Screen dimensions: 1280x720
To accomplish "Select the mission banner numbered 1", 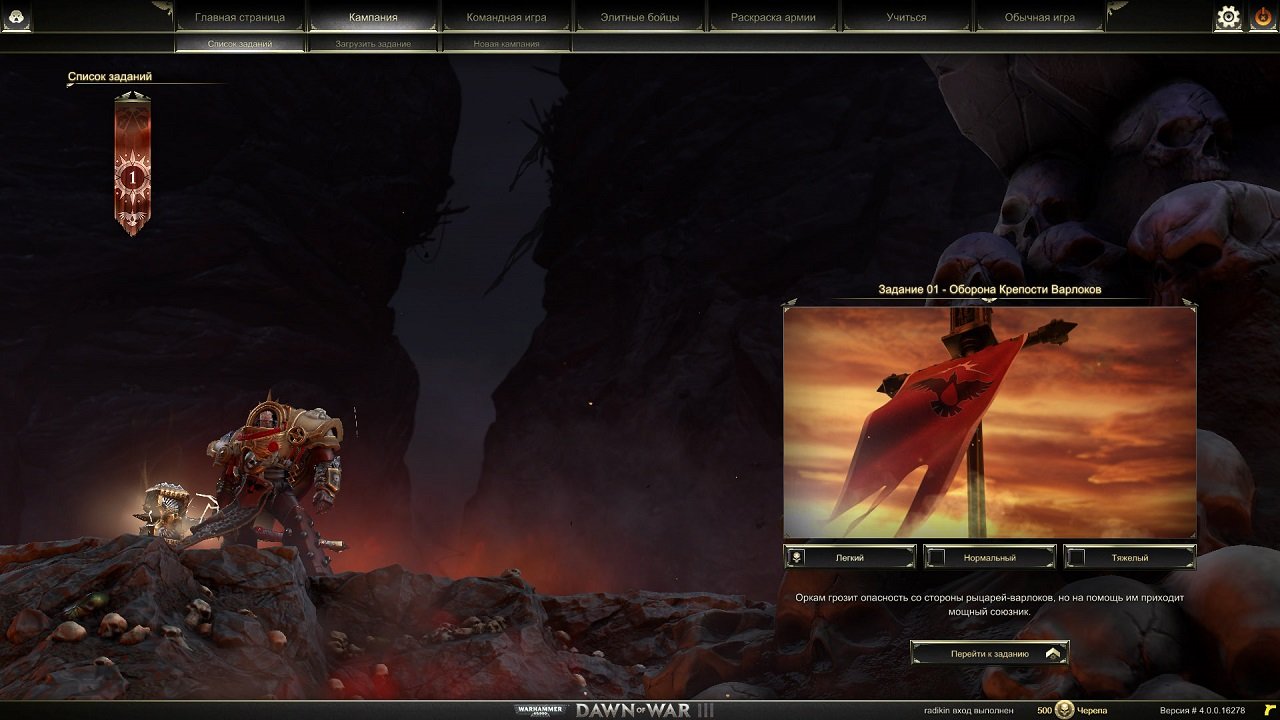I will [x=131, y=176].
